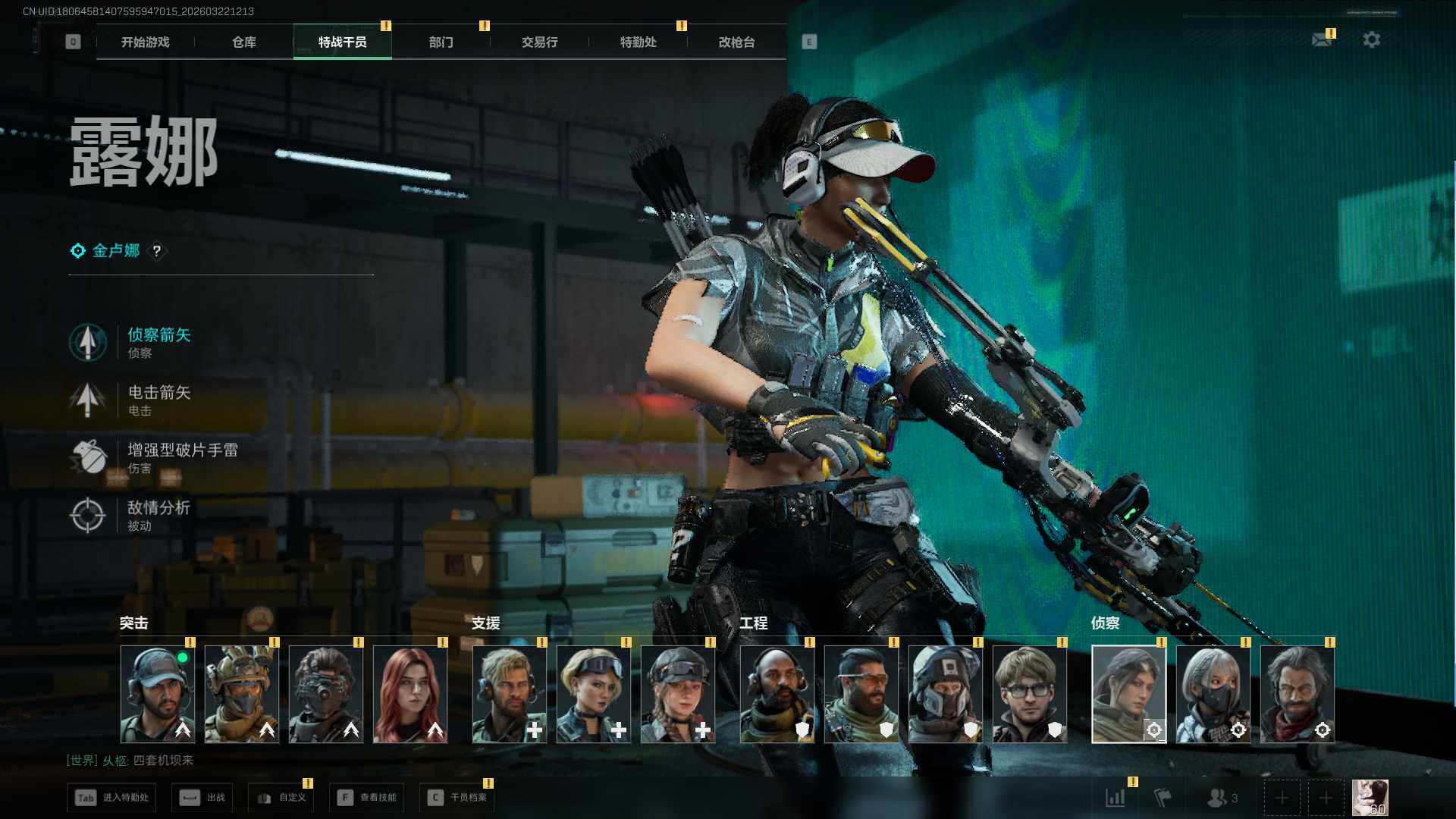View the 侦察箭矢 skill
The width and height of the screenshot is (1456, 819).
pyautogui.click(x=158, y=342)
